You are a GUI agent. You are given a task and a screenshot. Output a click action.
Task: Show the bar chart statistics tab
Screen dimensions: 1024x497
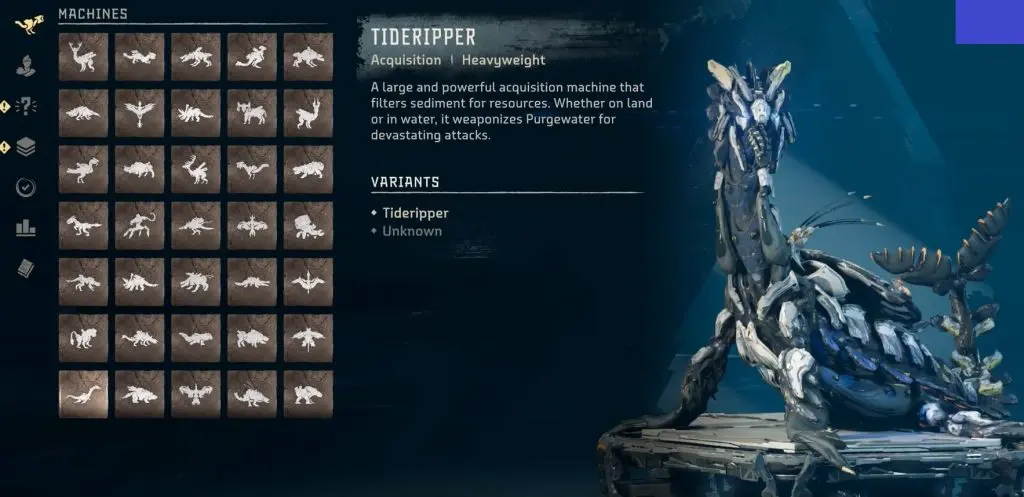point(26,228)
